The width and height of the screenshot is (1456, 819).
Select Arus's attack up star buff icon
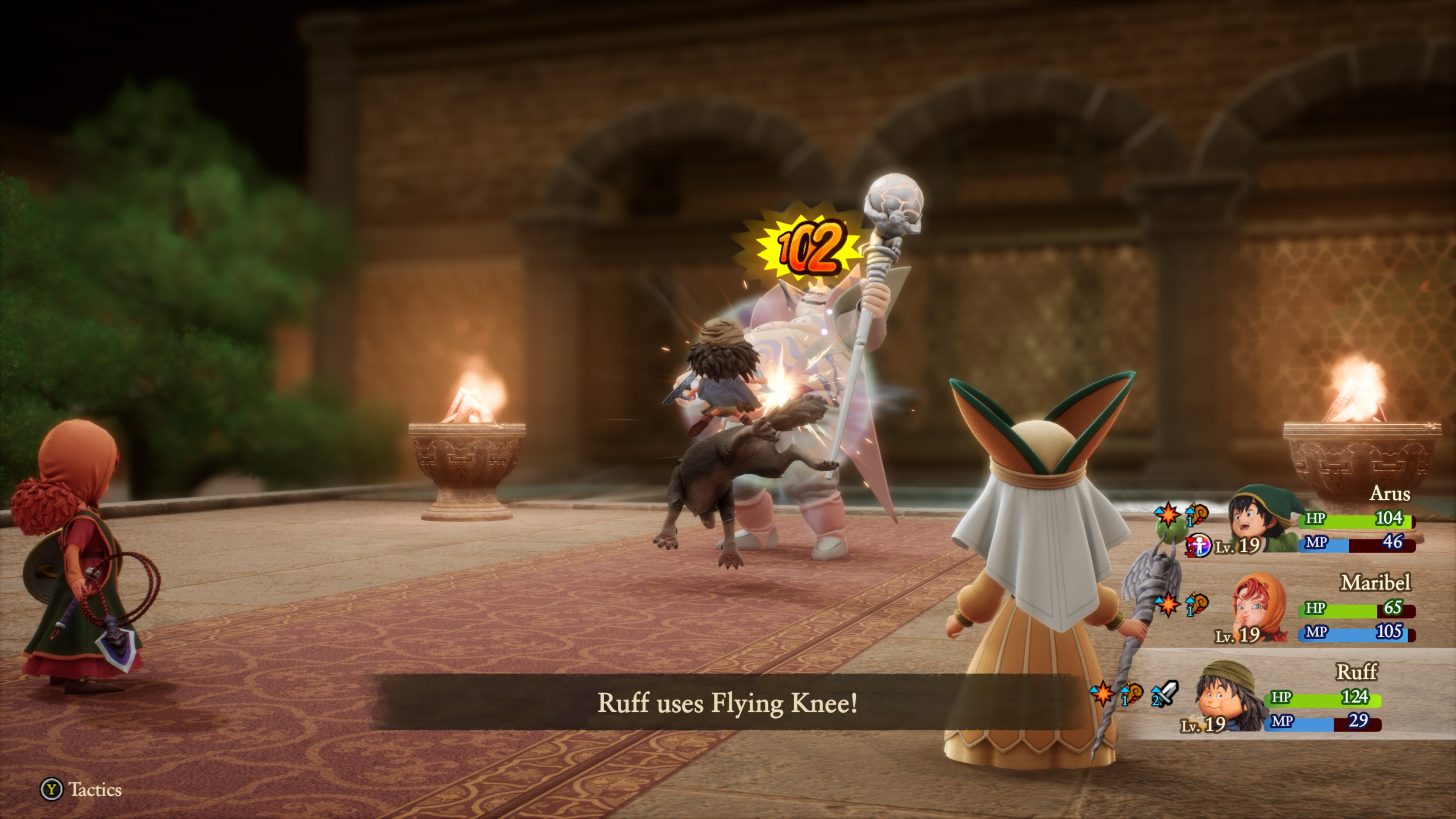click(1167, 514)
